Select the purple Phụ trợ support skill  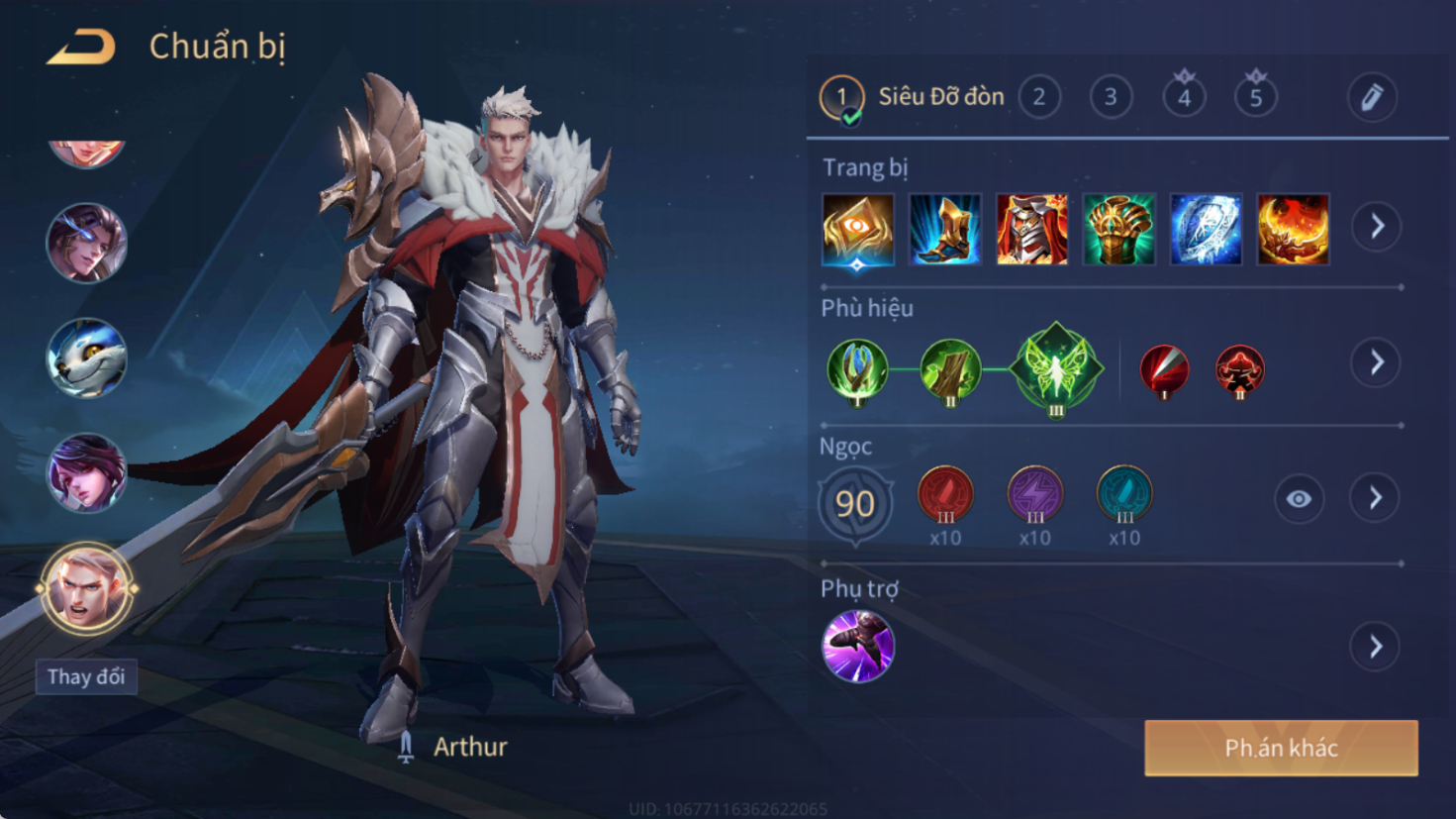pyautogui.click(x=858, y=647)
